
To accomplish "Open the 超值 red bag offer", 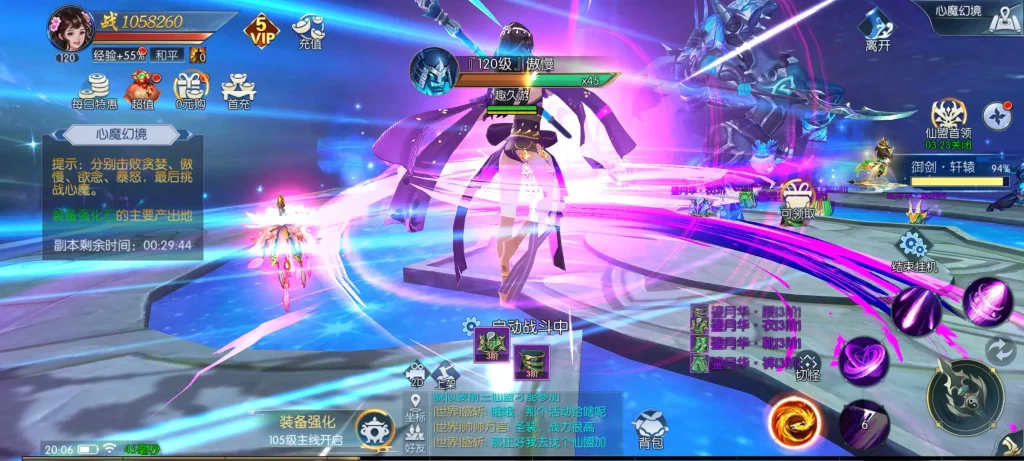I will [142, 90].
